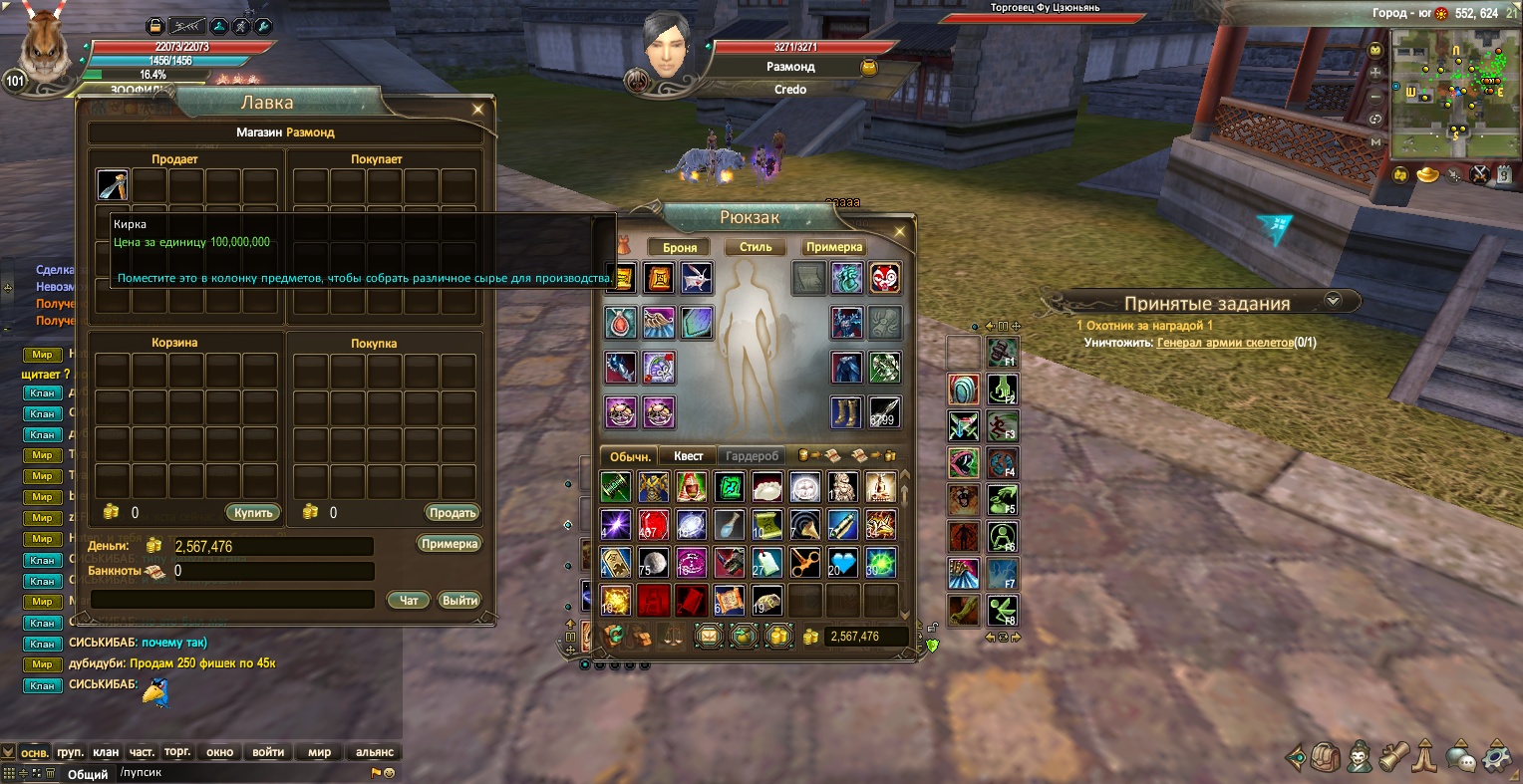Exit the shop with Выйти
This screenshot has height=784, width=1523.
click(x=459, y=600)
